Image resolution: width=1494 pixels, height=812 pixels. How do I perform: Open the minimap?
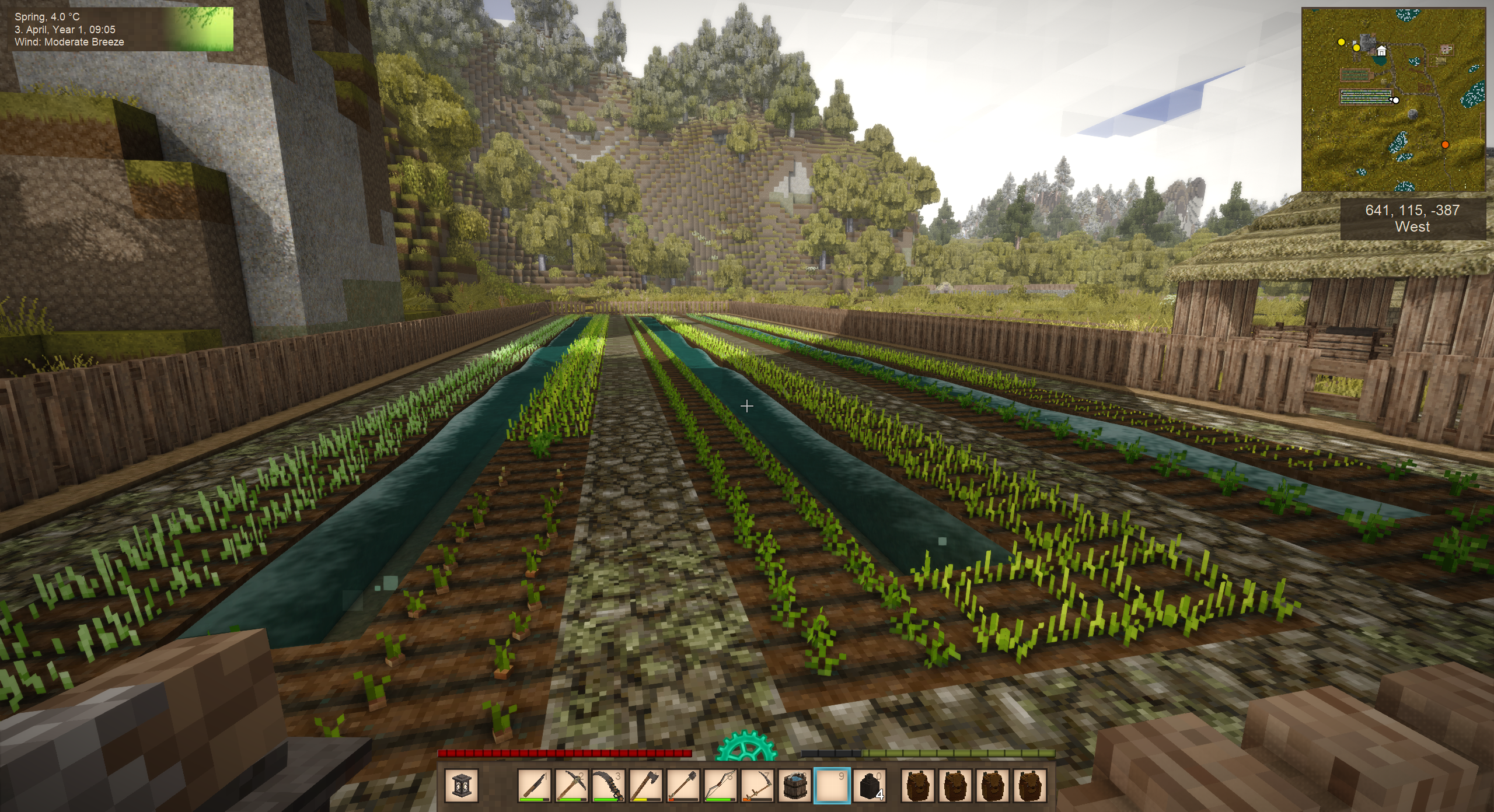coord(1394,100)
